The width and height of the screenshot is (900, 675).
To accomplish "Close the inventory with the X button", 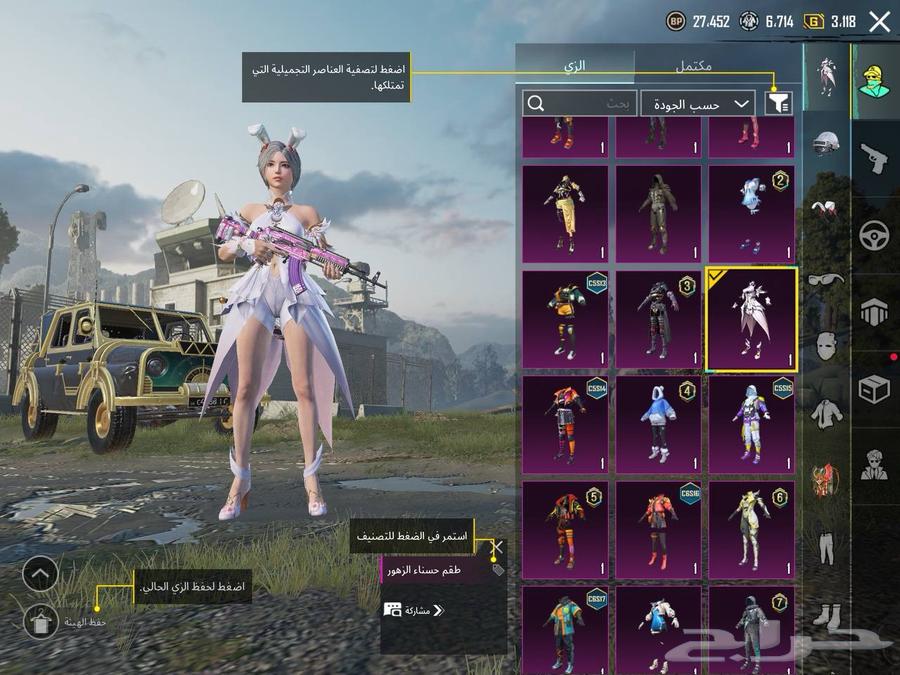I will tap(879, 22).
